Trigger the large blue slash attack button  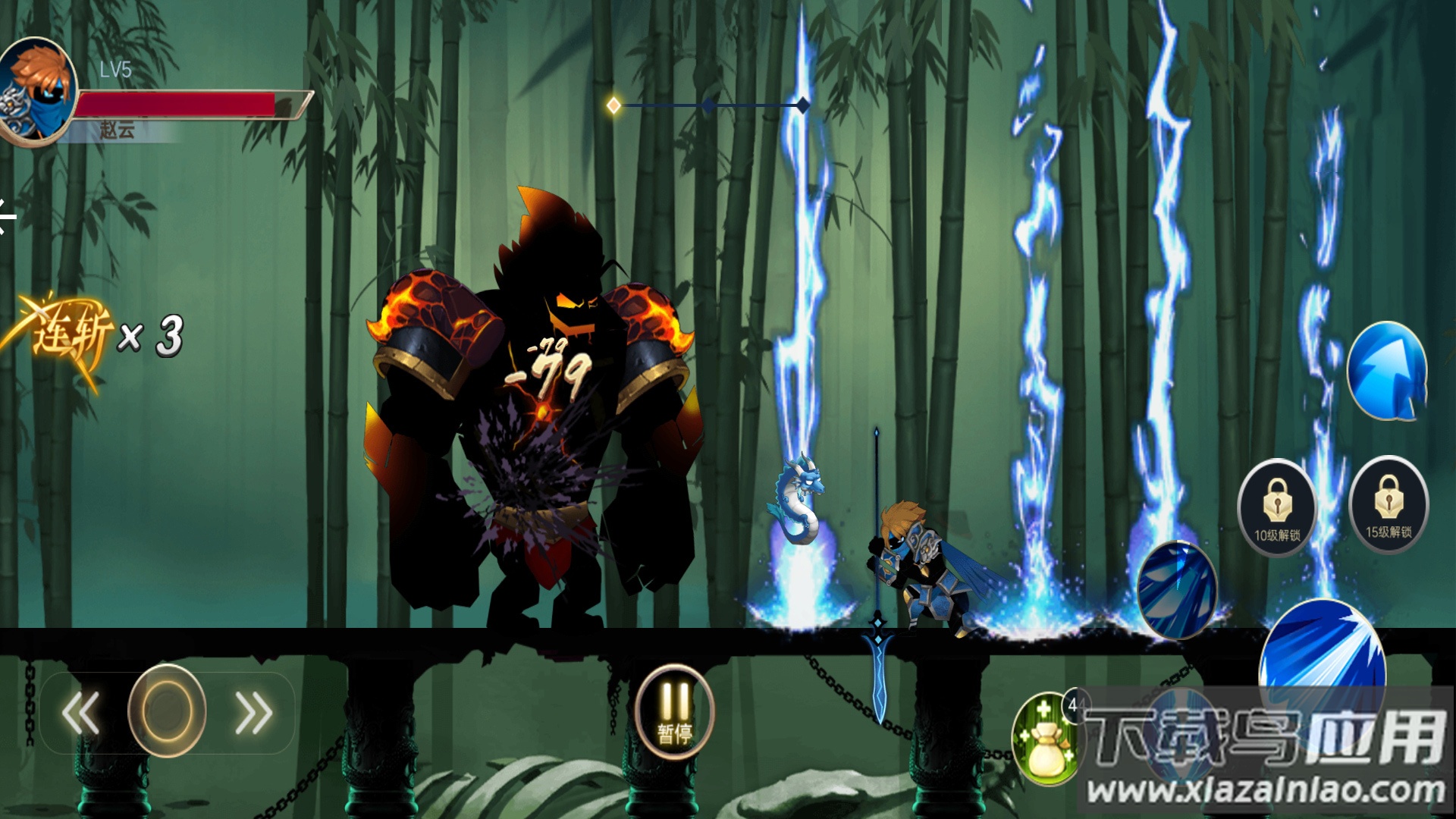pos(1322,652)
